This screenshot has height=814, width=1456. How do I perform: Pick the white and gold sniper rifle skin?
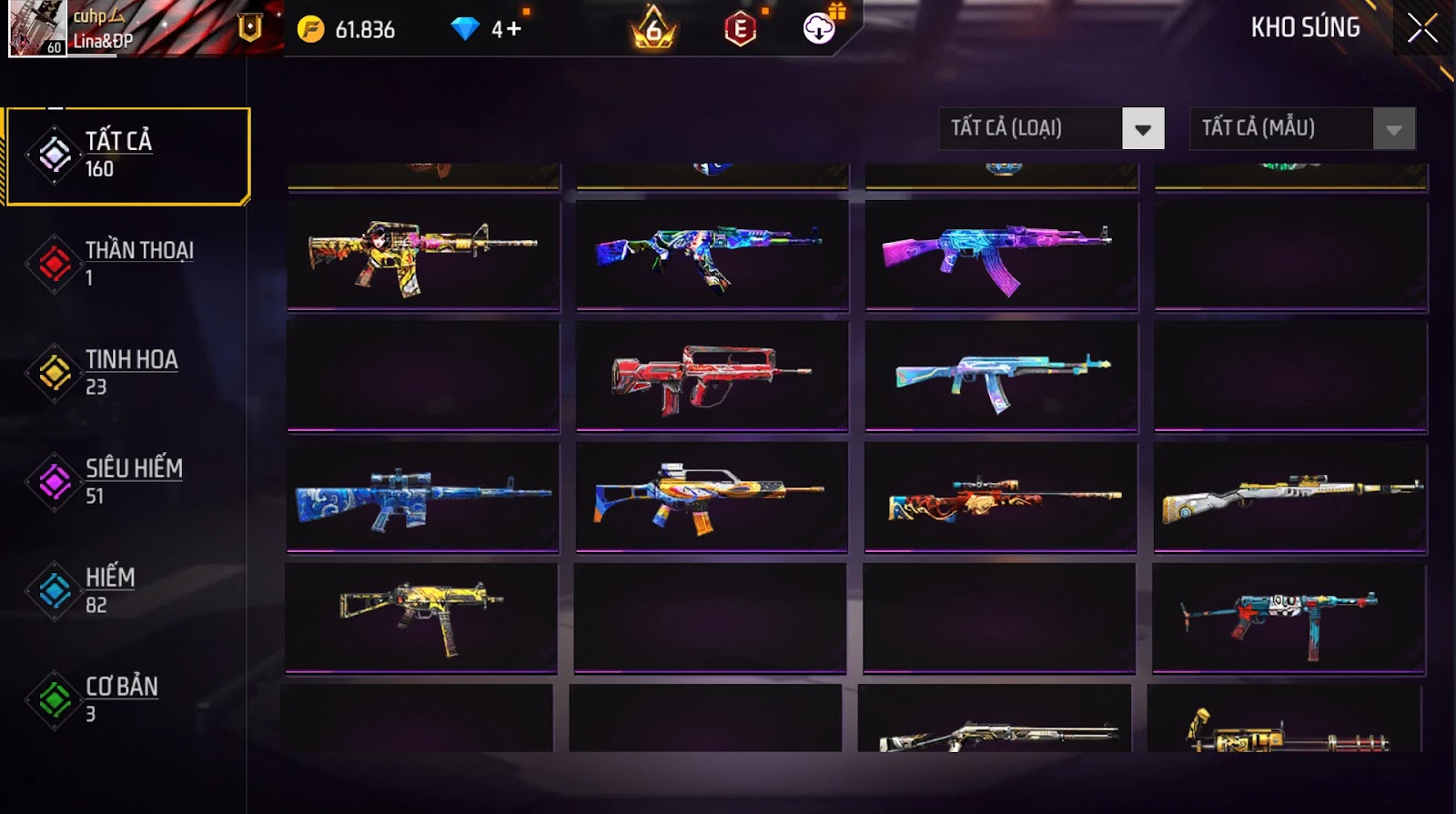(1290, 497)
